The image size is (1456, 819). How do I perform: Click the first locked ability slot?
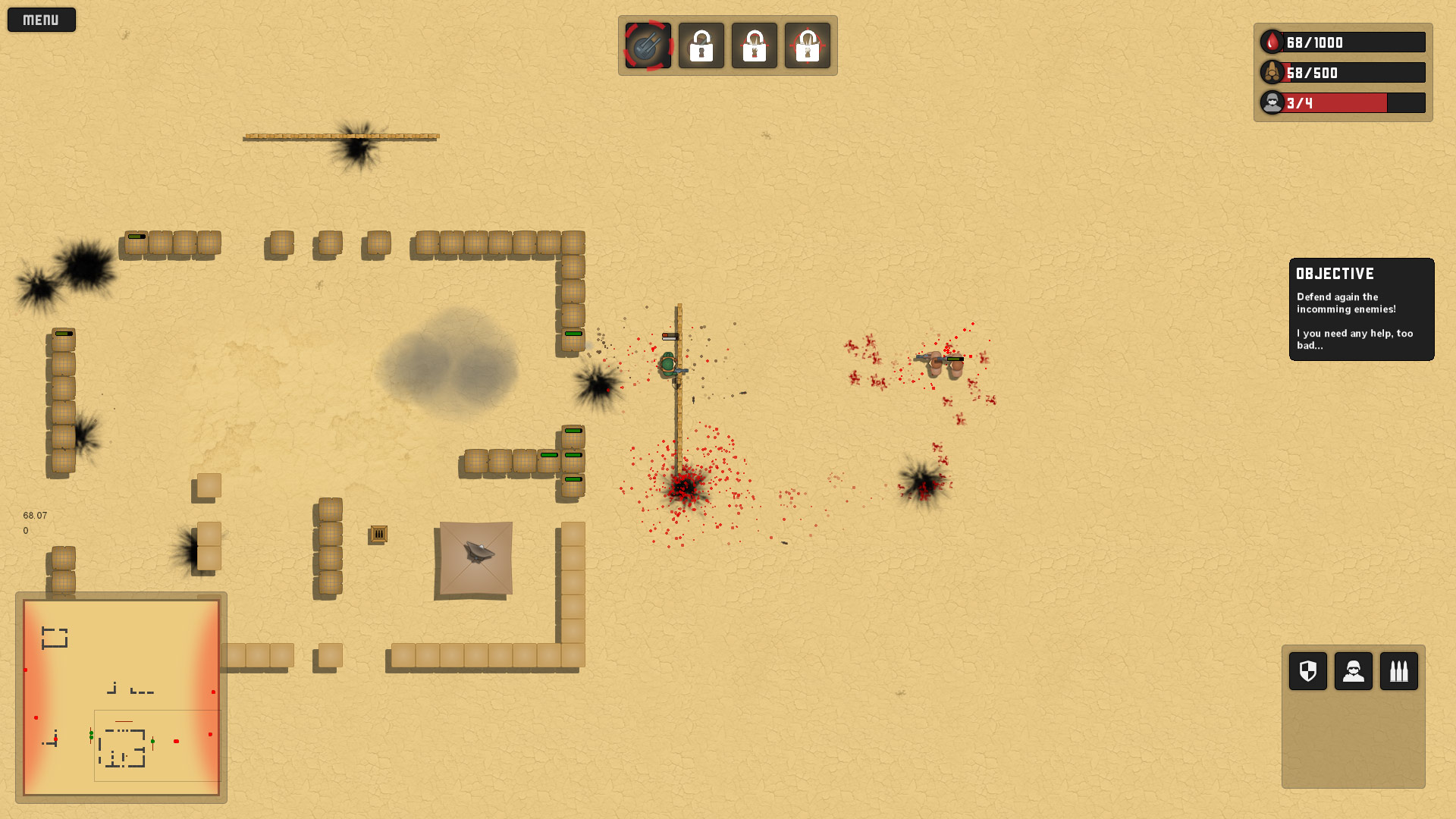701,45
